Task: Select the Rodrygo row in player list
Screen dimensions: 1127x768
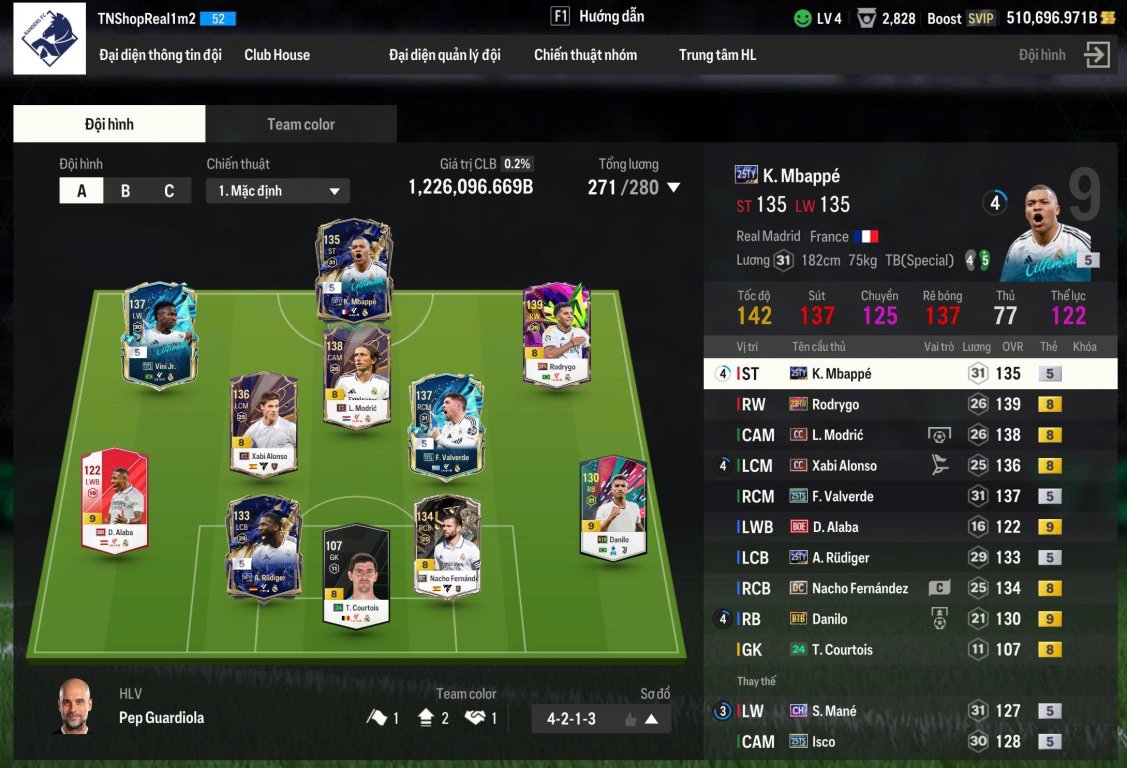Action: (x=910, y=404)
